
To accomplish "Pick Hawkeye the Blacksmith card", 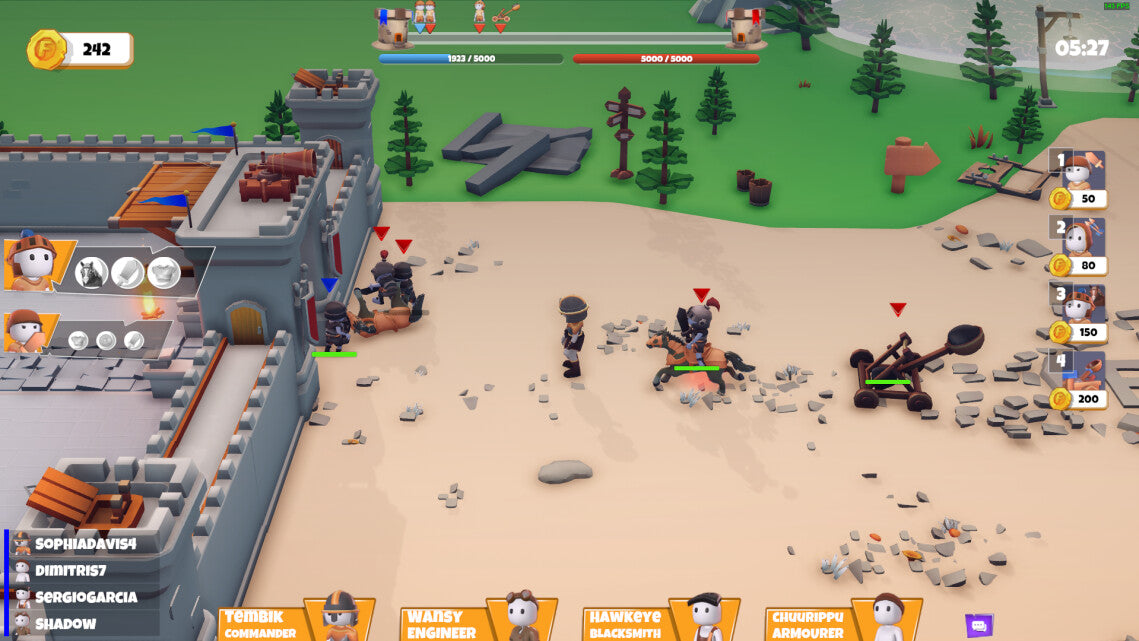I will (x=661, y=620).
